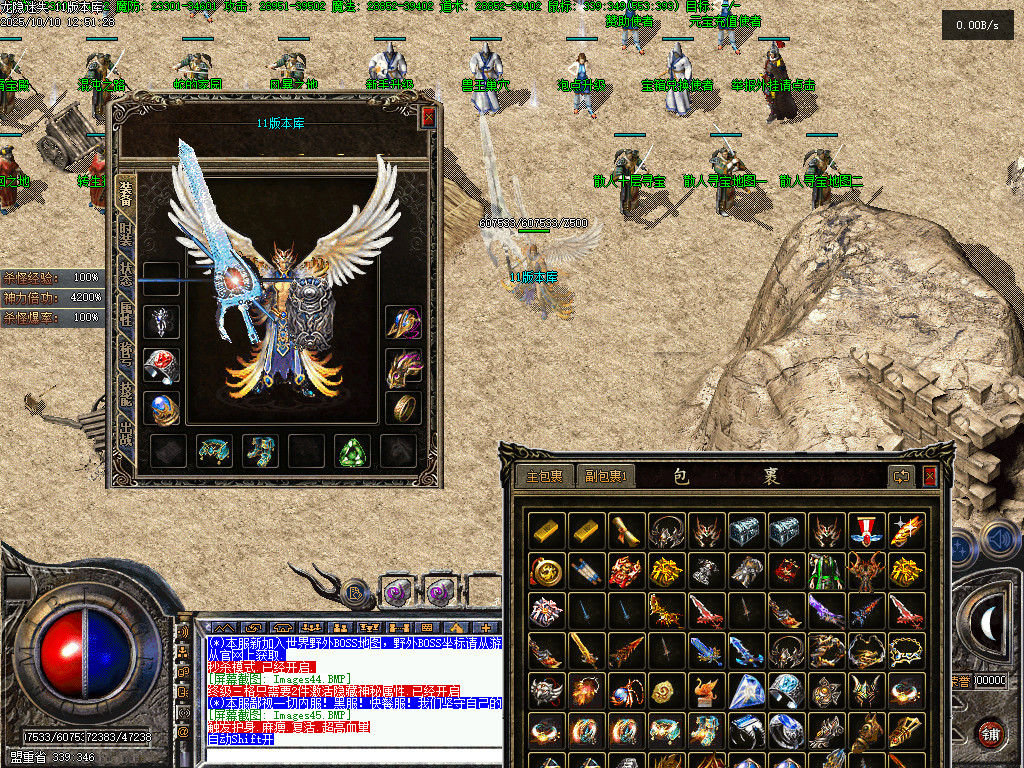Image resolution: width=1024 pixels, height=768 pixels.
Task: Select the red gem ring equipment slot
Action: (161, 365)
